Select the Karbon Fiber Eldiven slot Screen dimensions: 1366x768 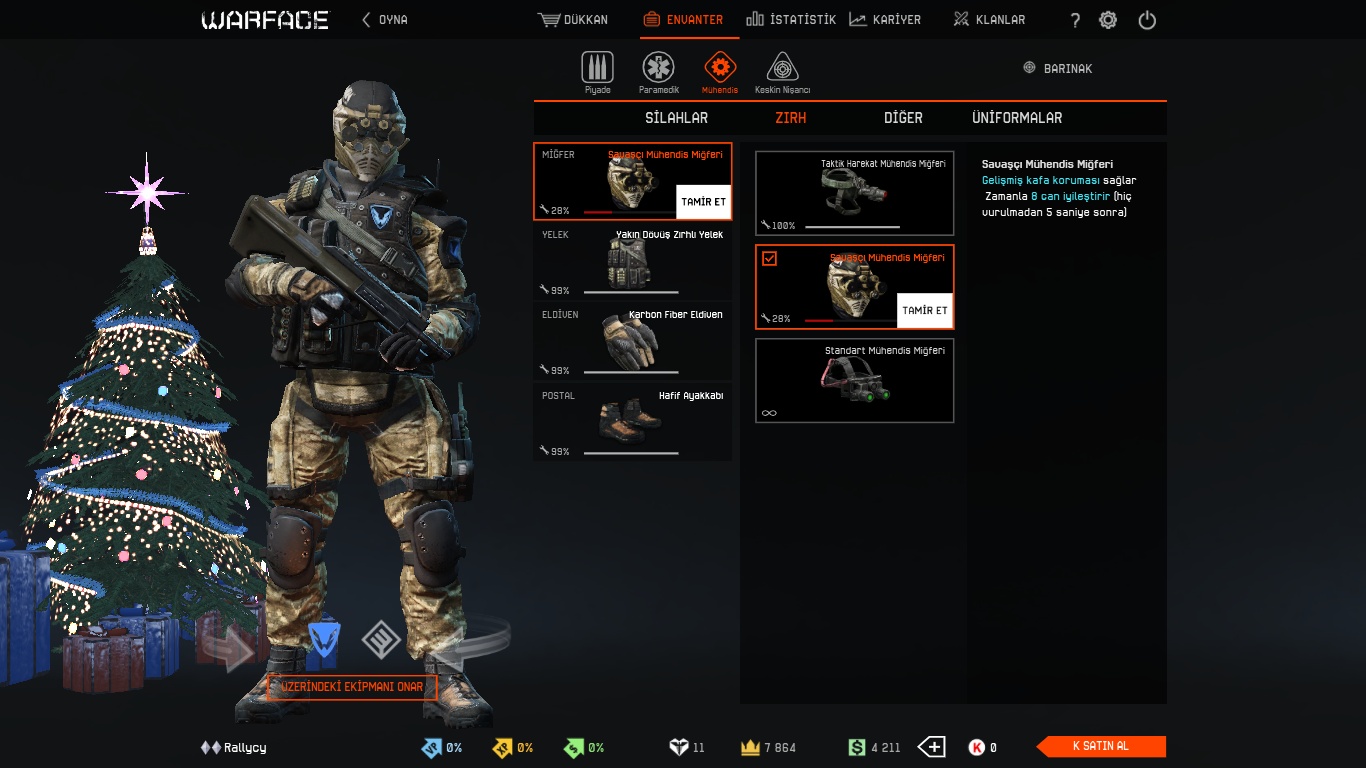tap(632, 341)
